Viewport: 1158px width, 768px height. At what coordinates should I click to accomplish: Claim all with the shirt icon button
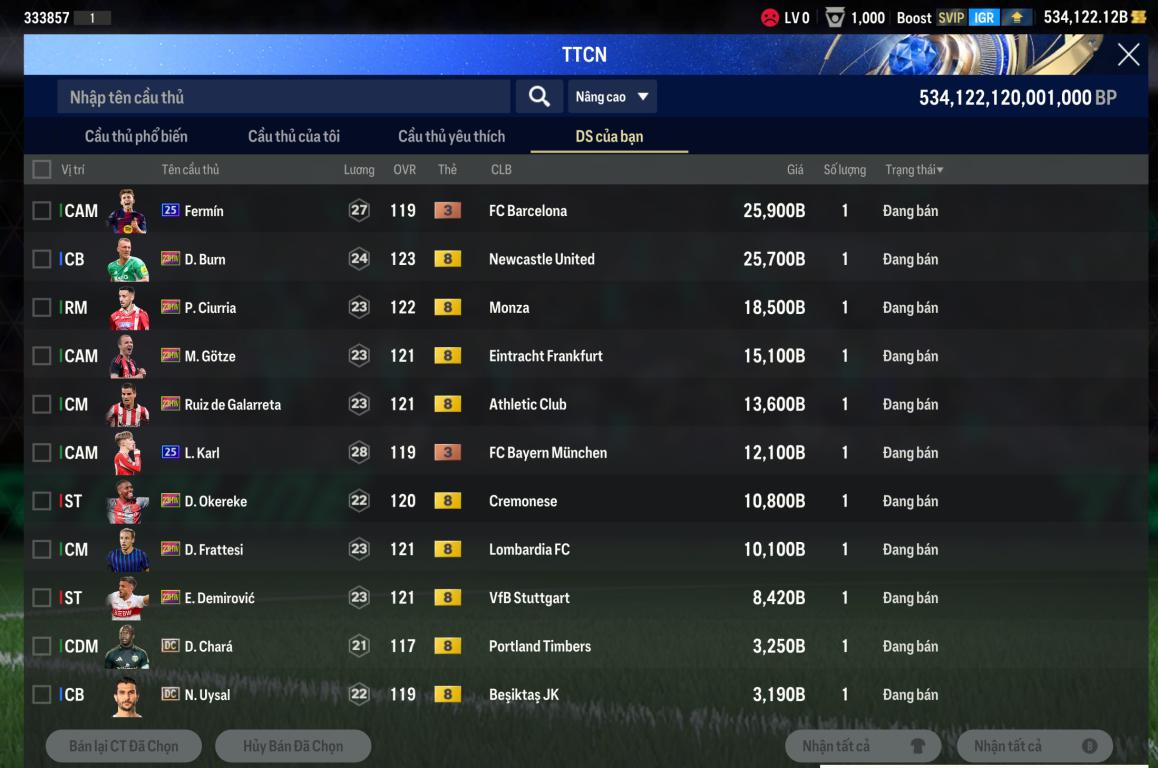click(x=863, y=746)
